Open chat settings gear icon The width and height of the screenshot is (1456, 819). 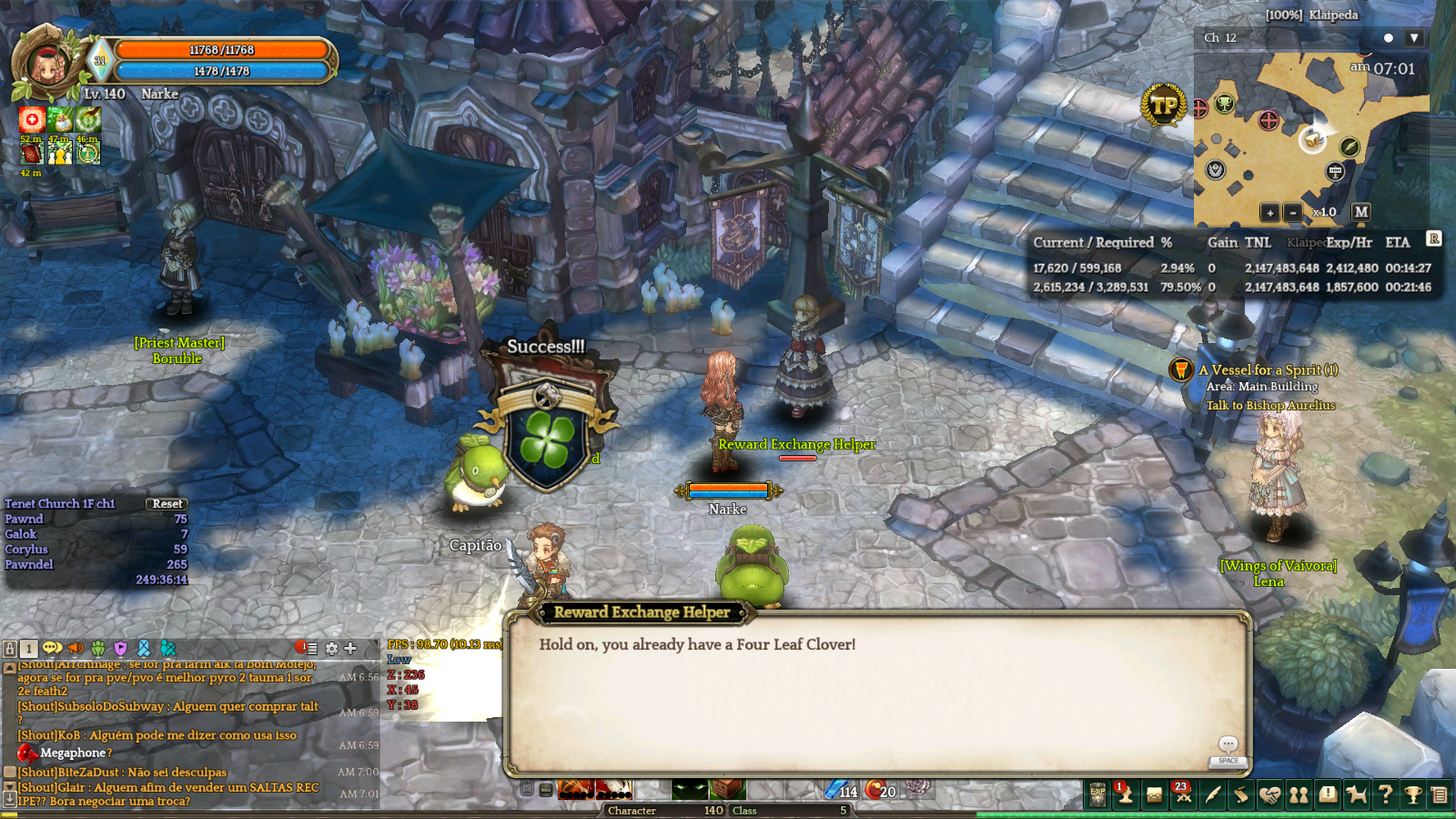click(331, 649)
